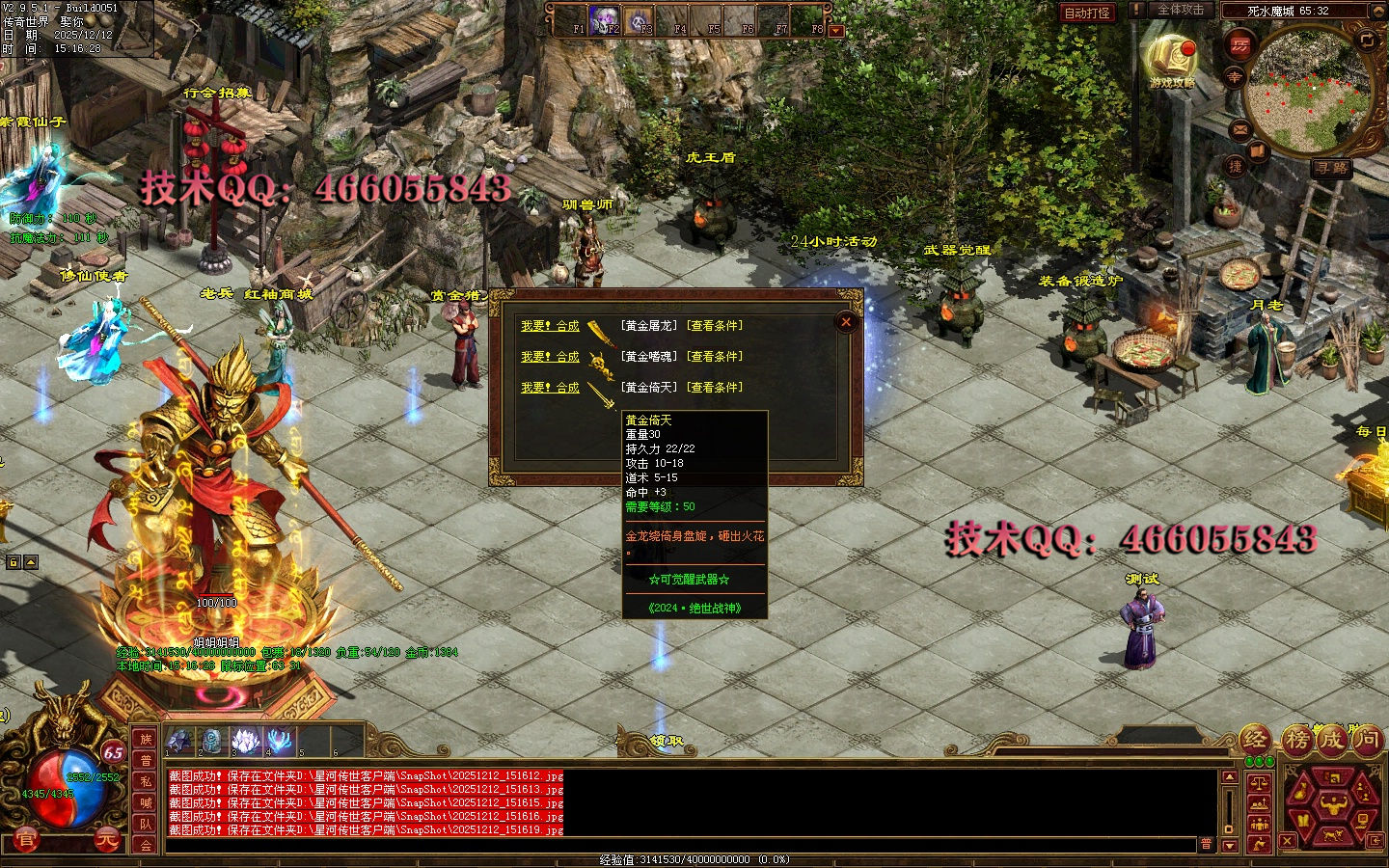The height and width of the screenshot is (868, 1389).
Task: Click the chat input field
Action: click(675, 844)
